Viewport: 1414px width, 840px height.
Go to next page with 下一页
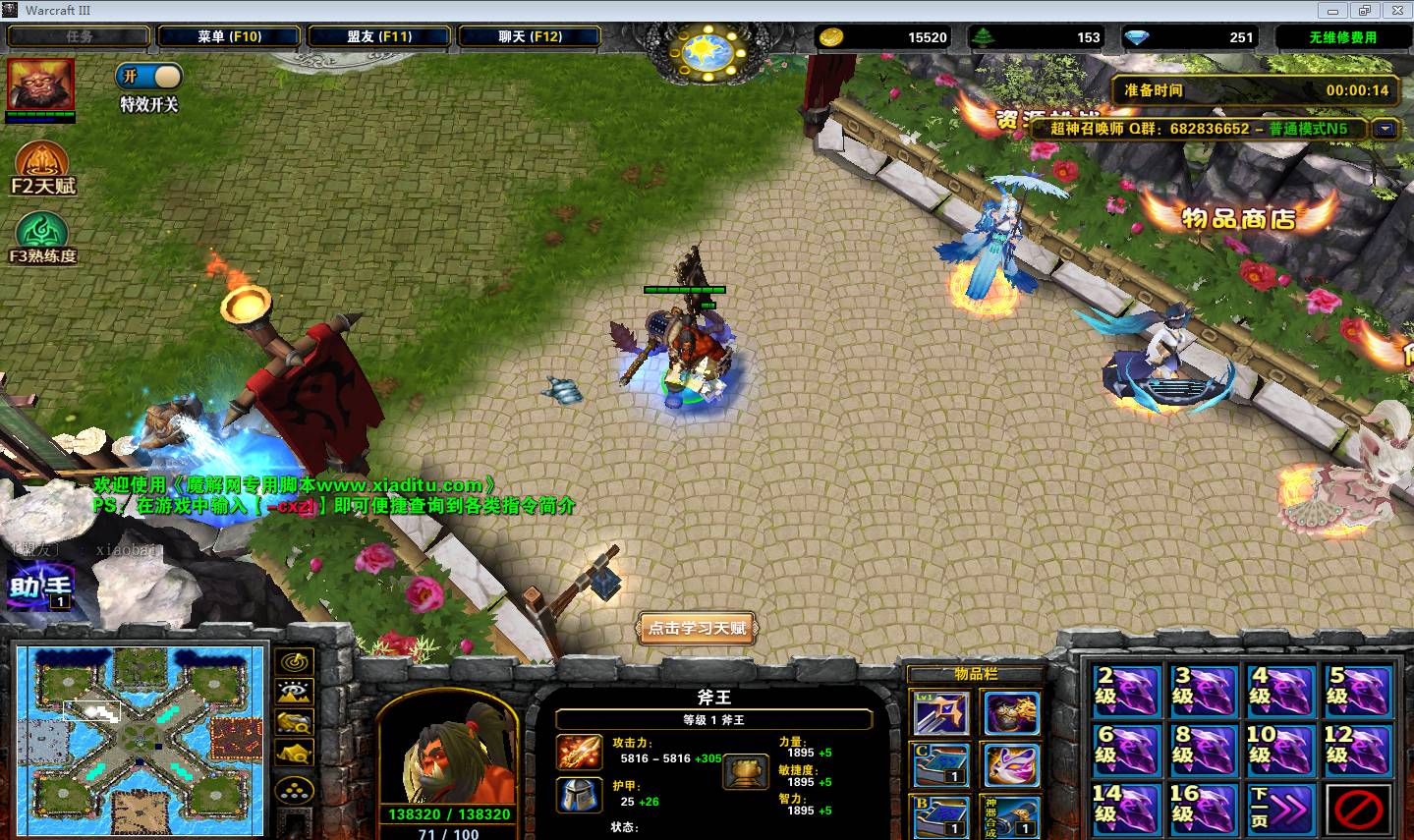(x=1279, y=808)
